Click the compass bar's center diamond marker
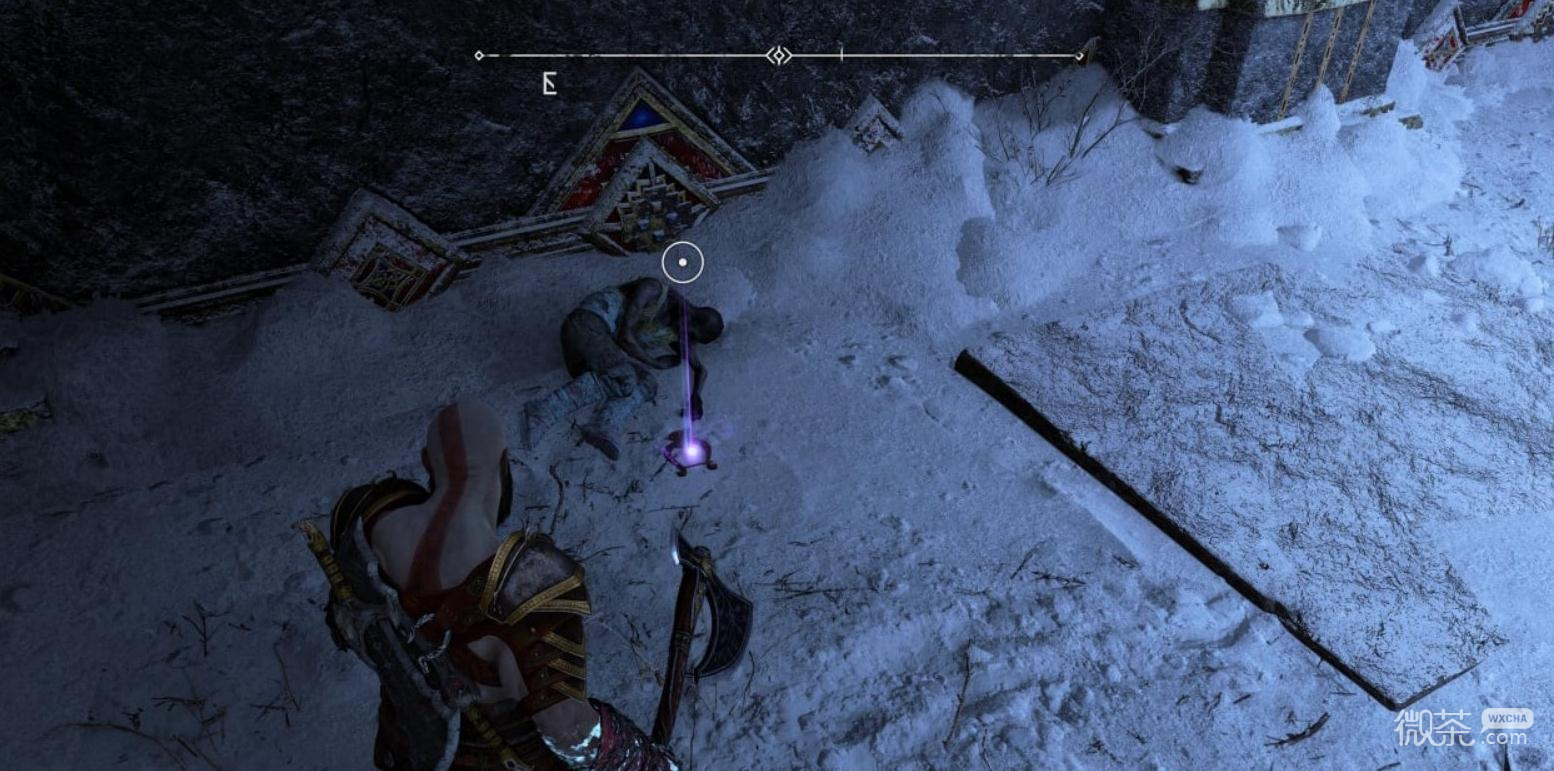Screen dimensions: 1554x771 pos(778,55)
